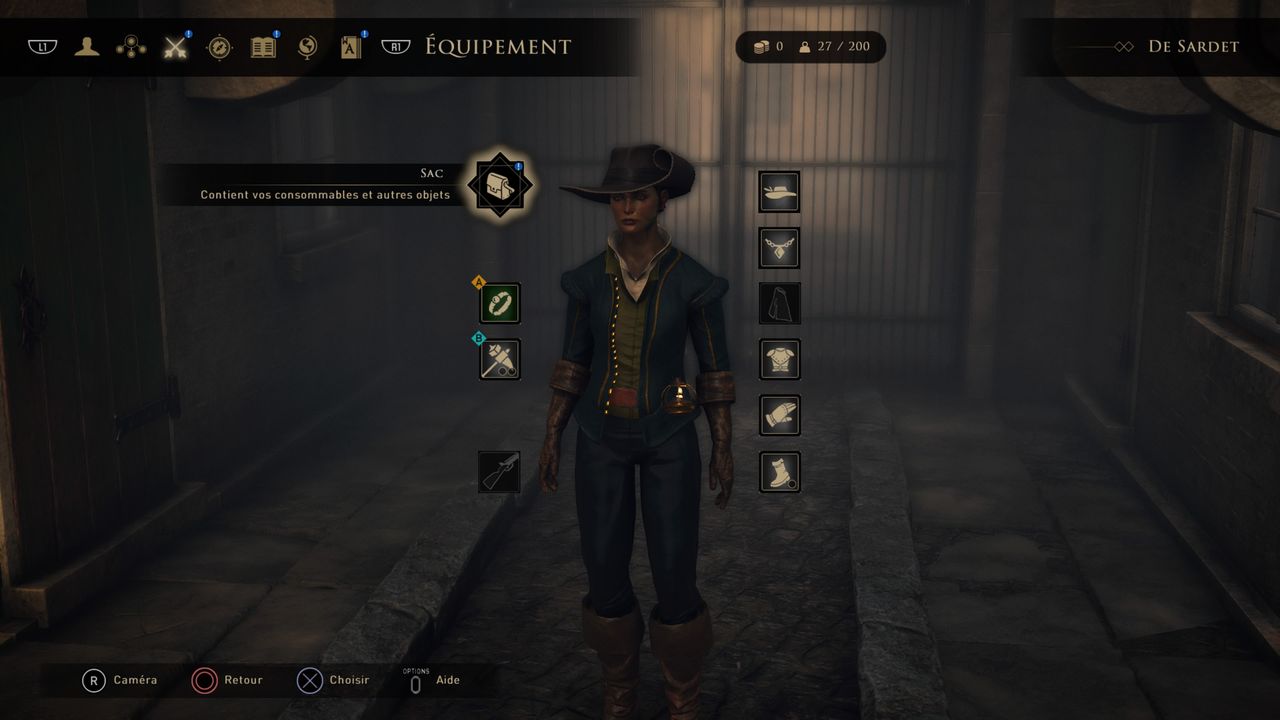Select the mace weapon slot marked B
The height and width of the screenshot is (720, 1280).
tap(500, 359)
